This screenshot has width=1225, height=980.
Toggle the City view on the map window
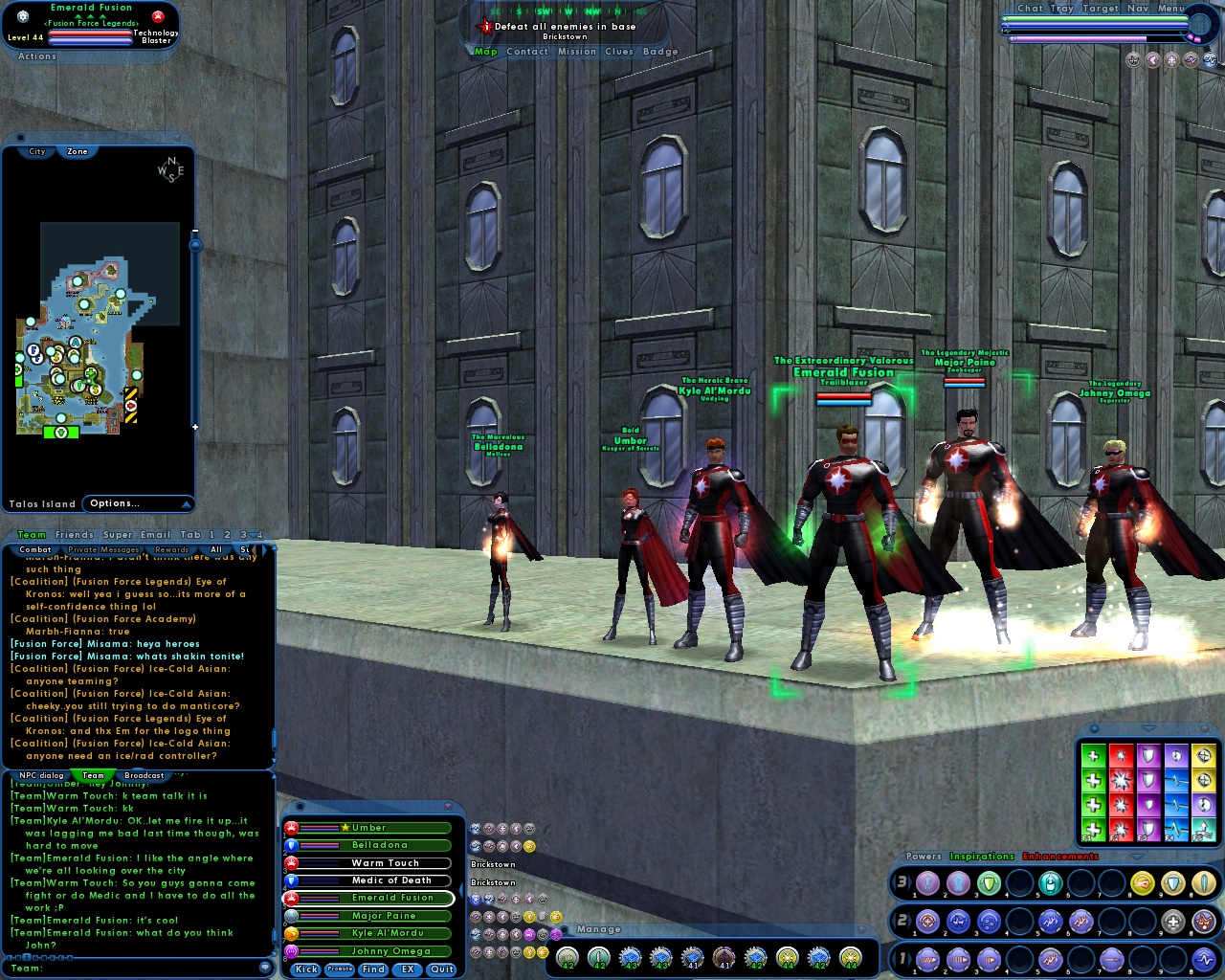(x=36, y=151)
